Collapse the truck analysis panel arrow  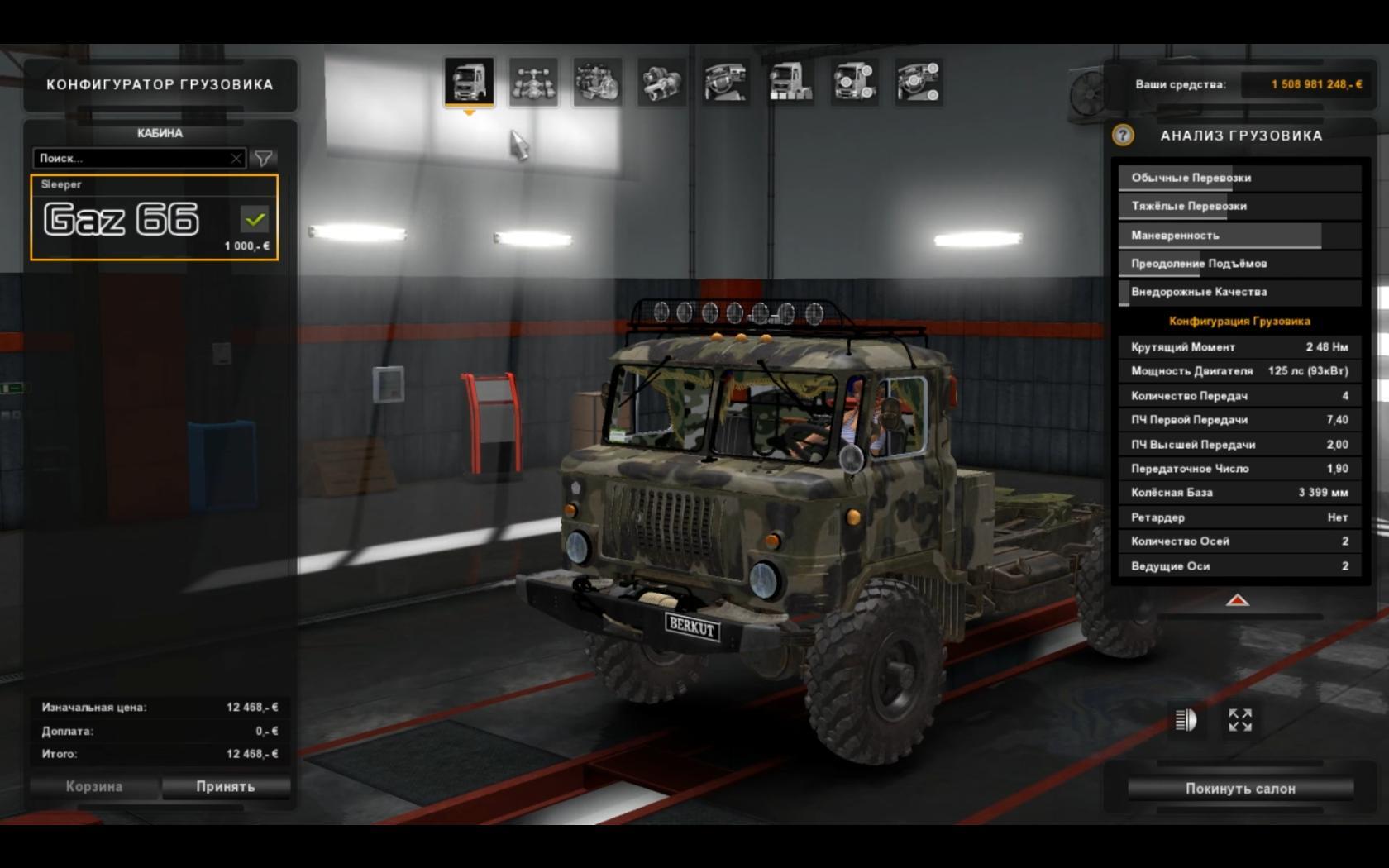coord(1237,600)
